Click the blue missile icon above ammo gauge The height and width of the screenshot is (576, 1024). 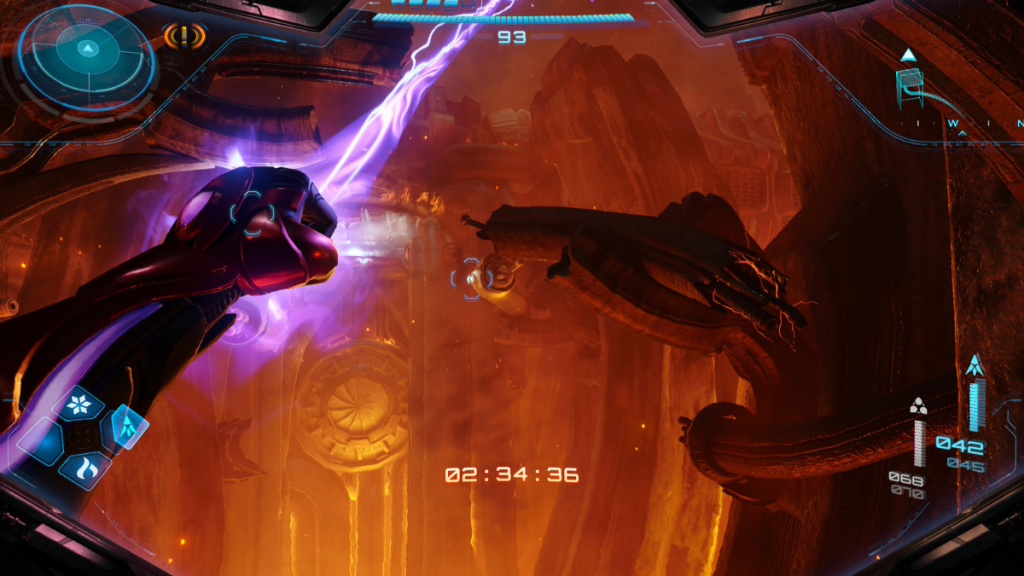975,365
